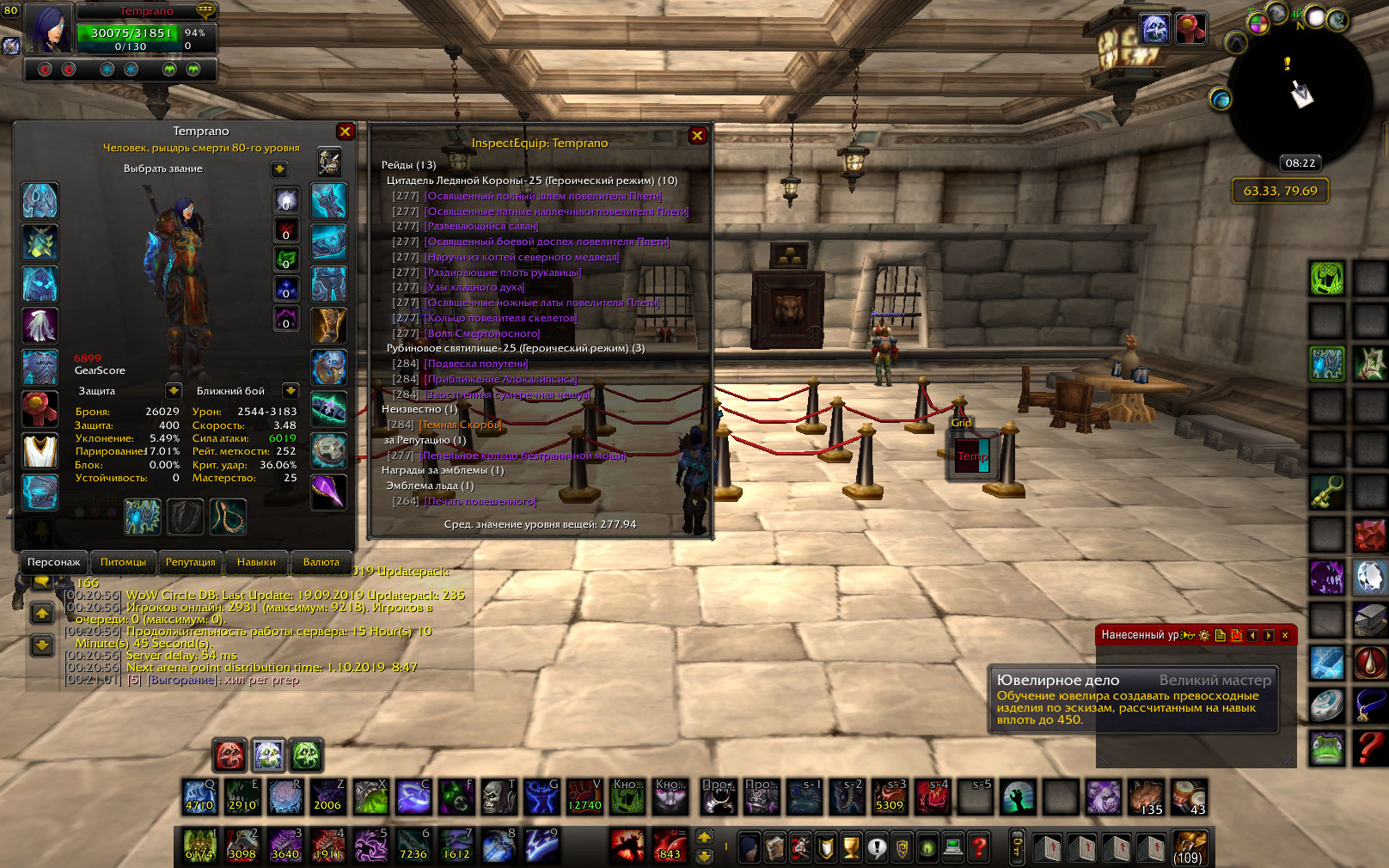
Task: Open the Питомцы tab
Action: click(x=123, y=562)
